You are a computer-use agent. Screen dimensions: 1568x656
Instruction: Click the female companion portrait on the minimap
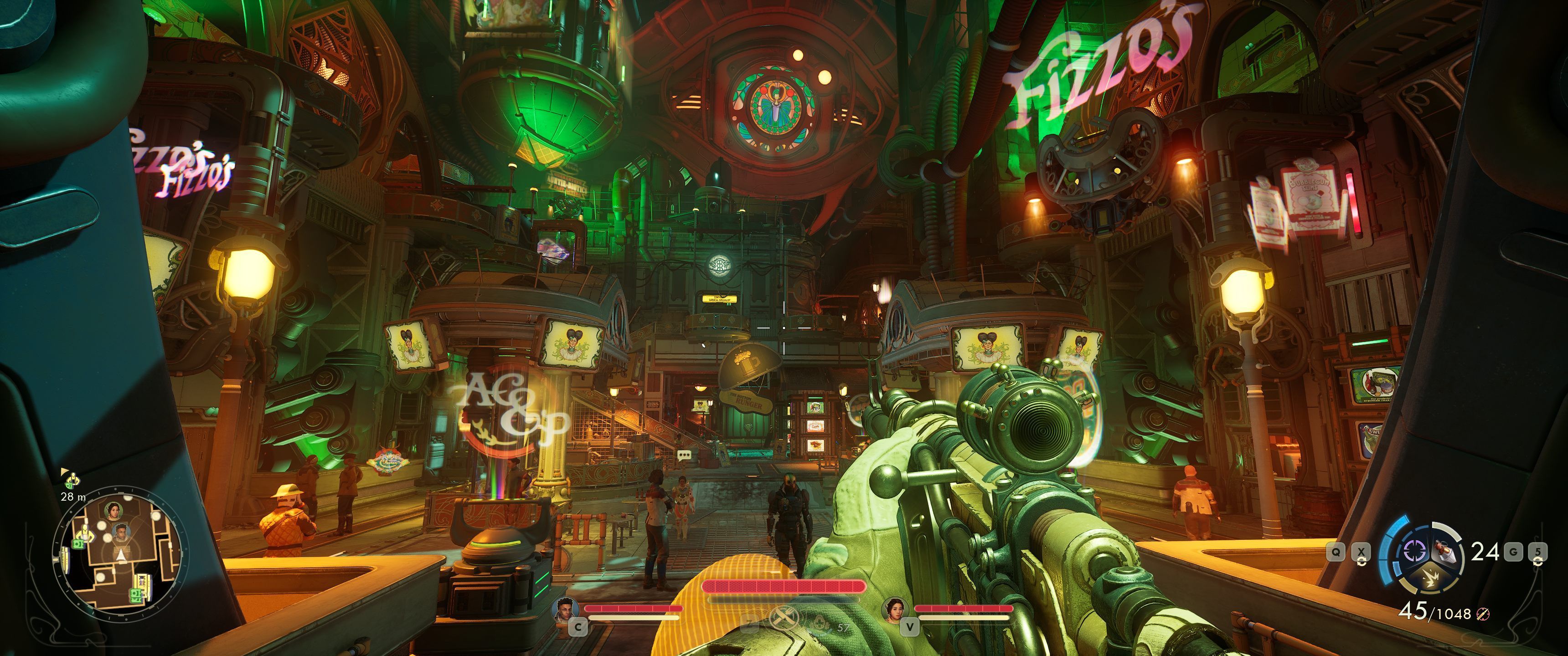(x=113, y=511)
